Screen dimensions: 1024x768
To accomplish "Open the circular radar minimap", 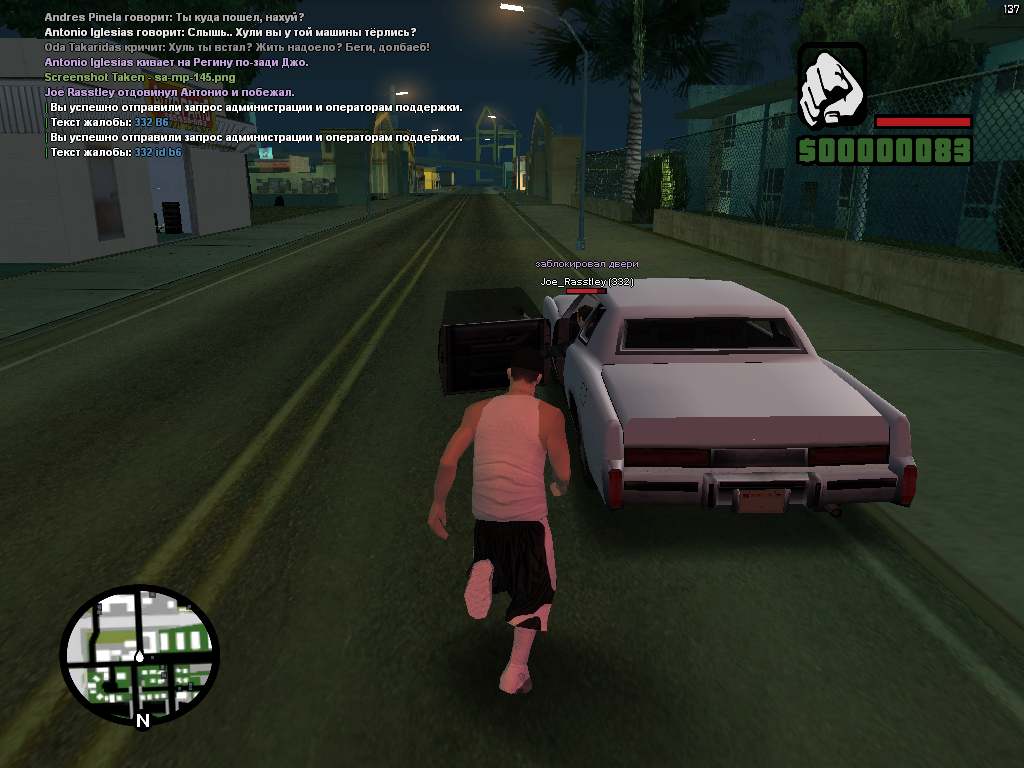I will coord(139,655).
